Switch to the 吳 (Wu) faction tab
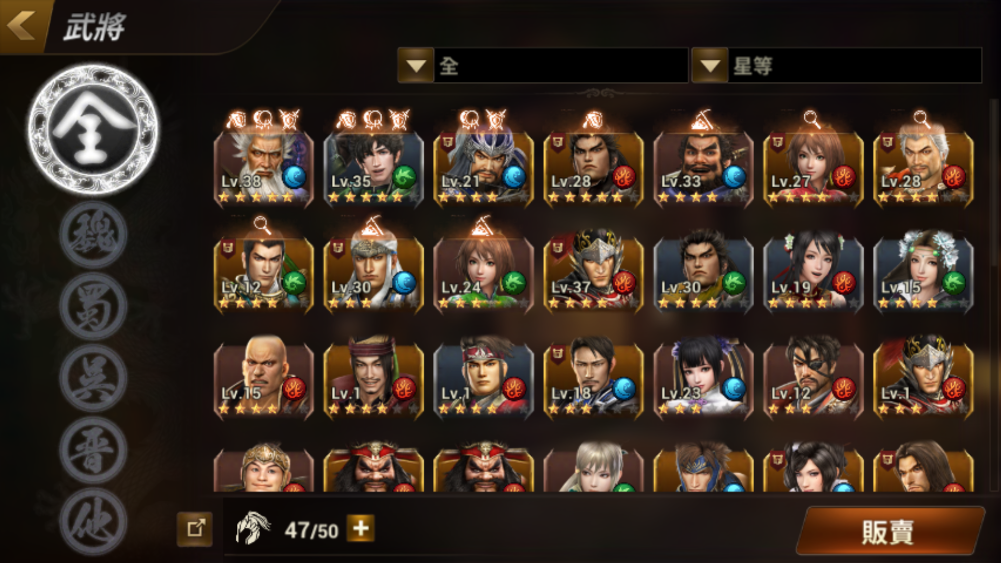This screenshot has width=1001, height=563. (93, 378)
